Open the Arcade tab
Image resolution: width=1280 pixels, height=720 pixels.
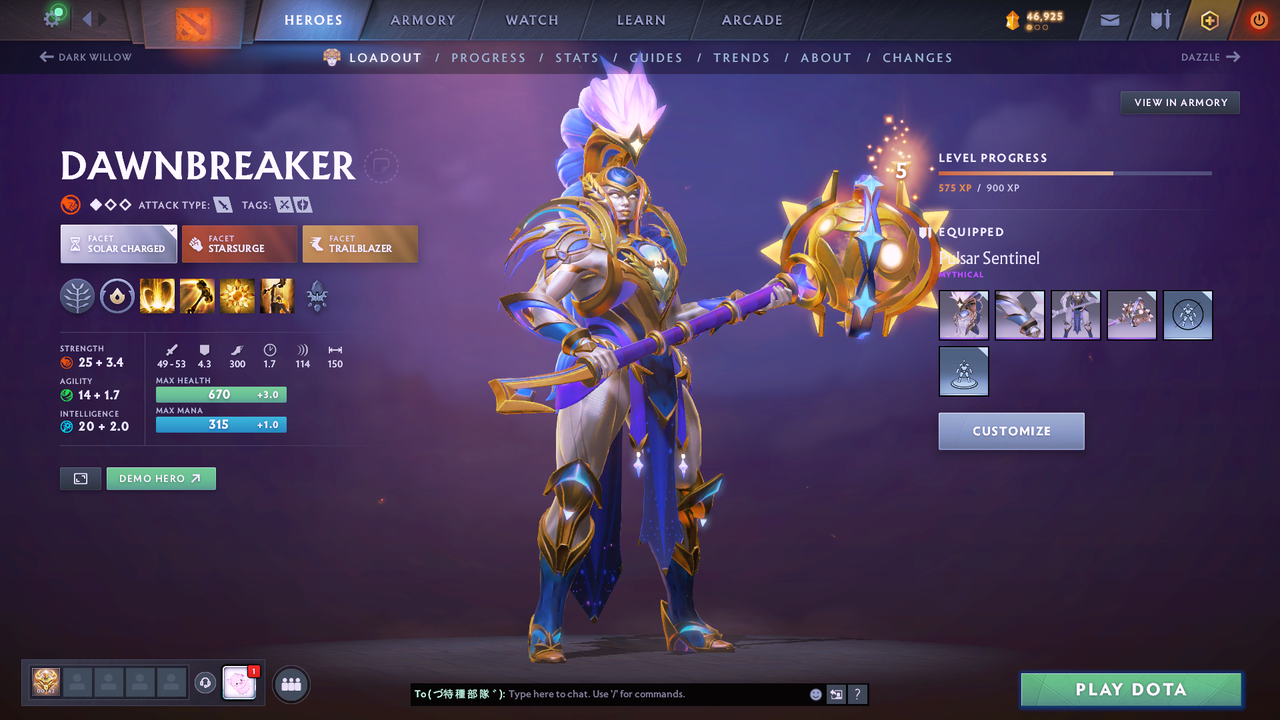point(752,20)
